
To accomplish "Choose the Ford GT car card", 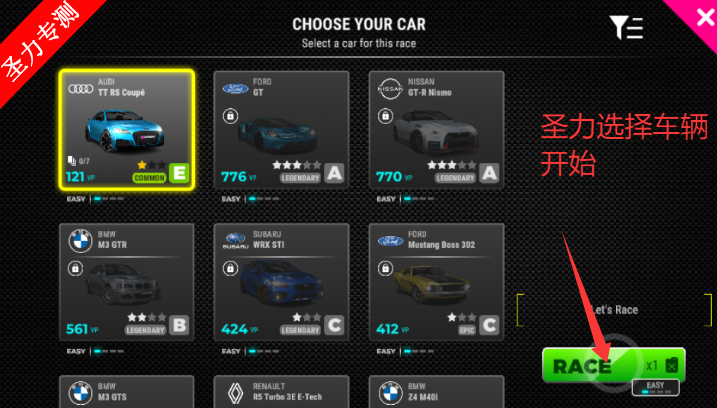I will (281, 130).
